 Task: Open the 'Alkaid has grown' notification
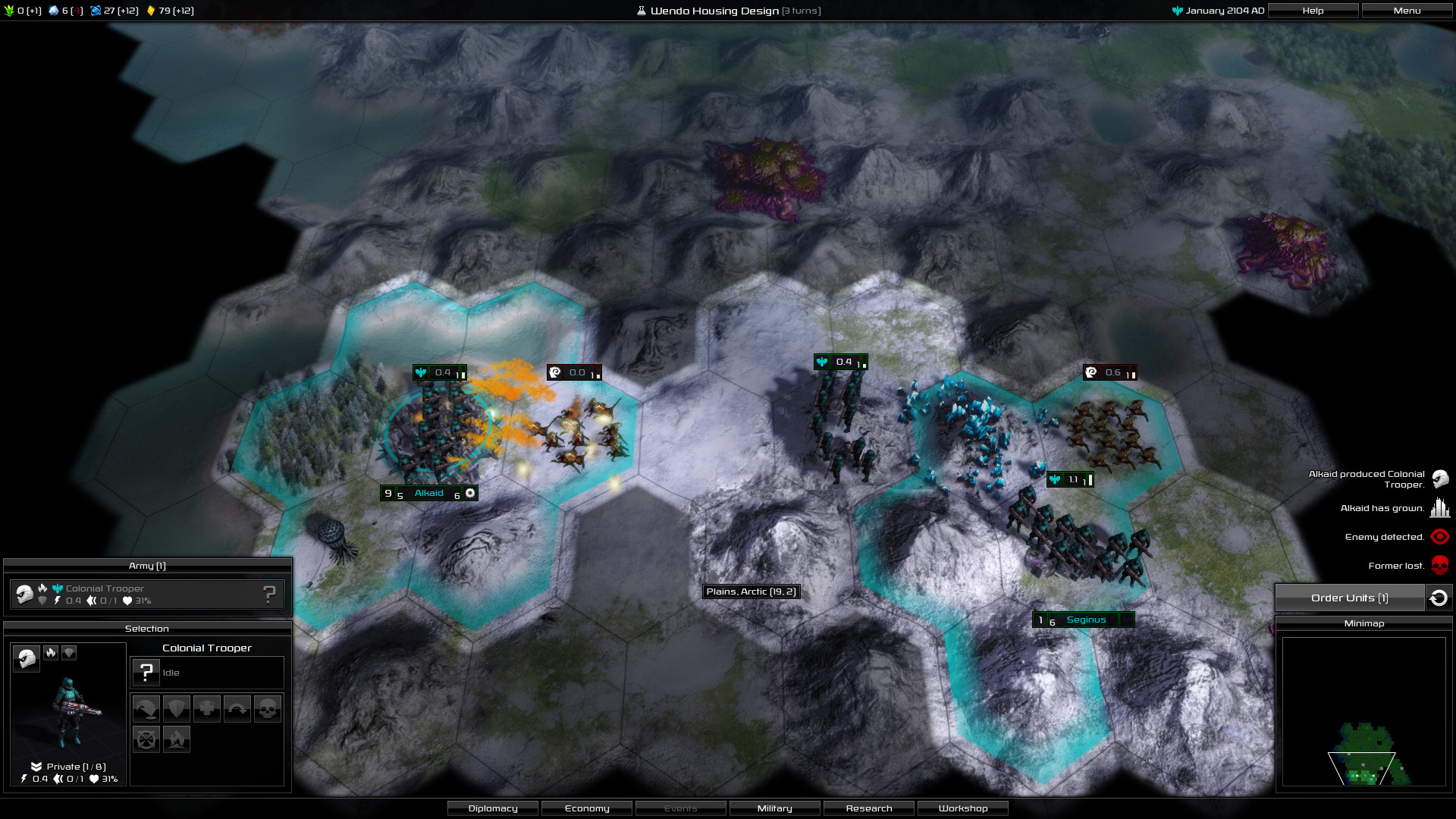[x=1439, y=508]
